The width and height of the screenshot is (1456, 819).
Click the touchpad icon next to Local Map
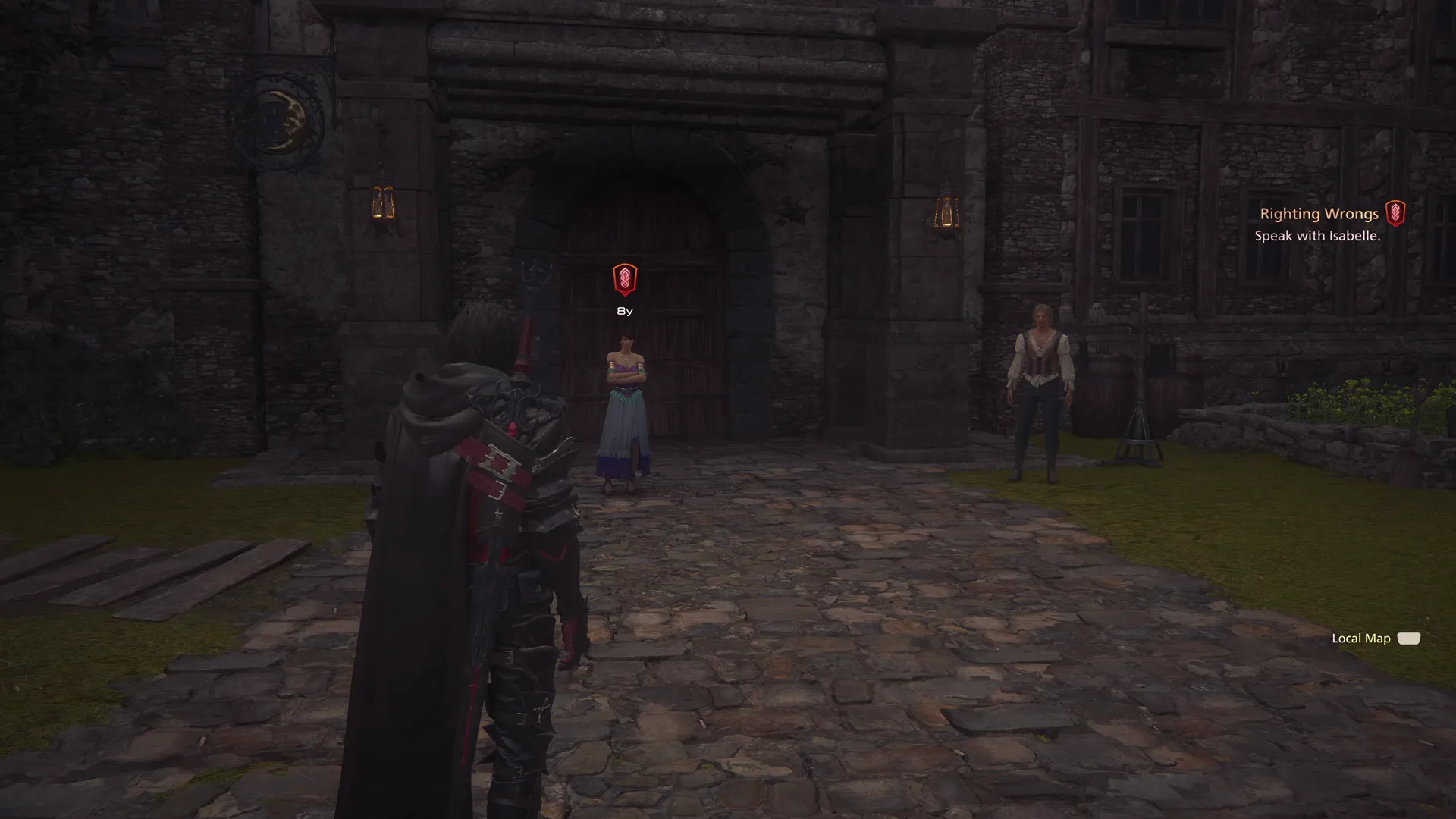pos(1409,639)
